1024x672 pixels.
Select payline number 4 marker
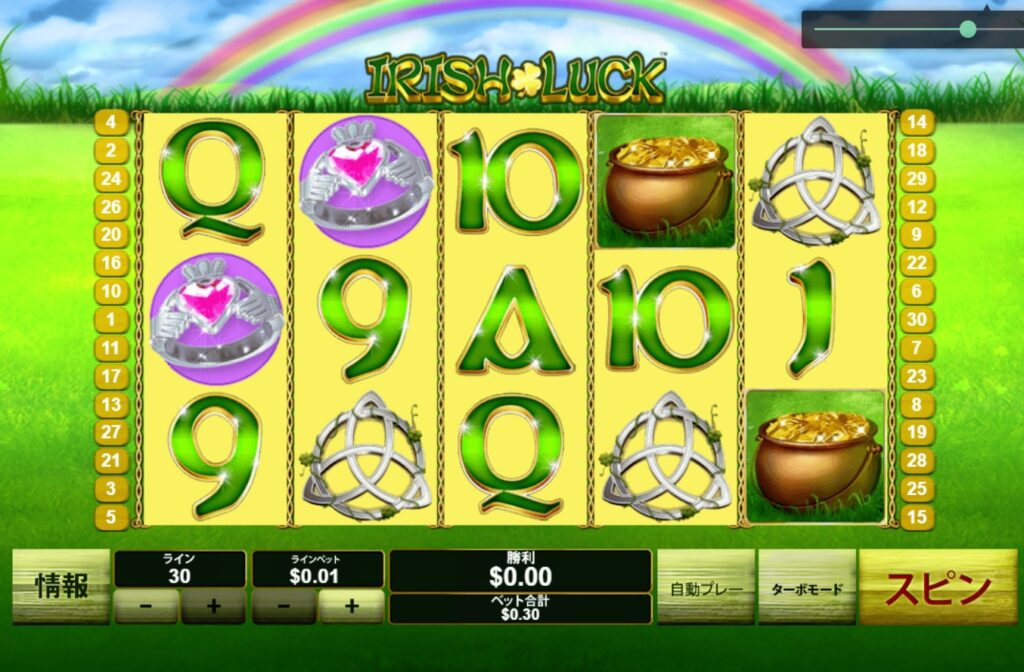(110, 123)
